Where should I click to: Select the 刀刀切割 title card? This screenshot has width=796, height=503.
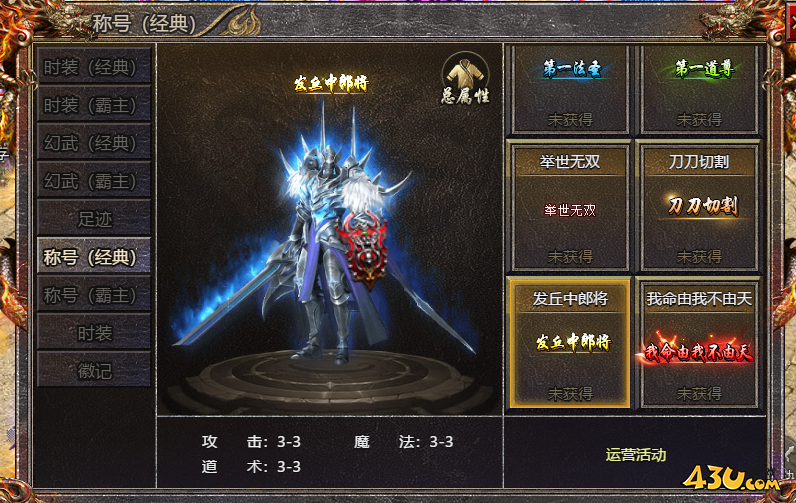click(x=699, y=207)
